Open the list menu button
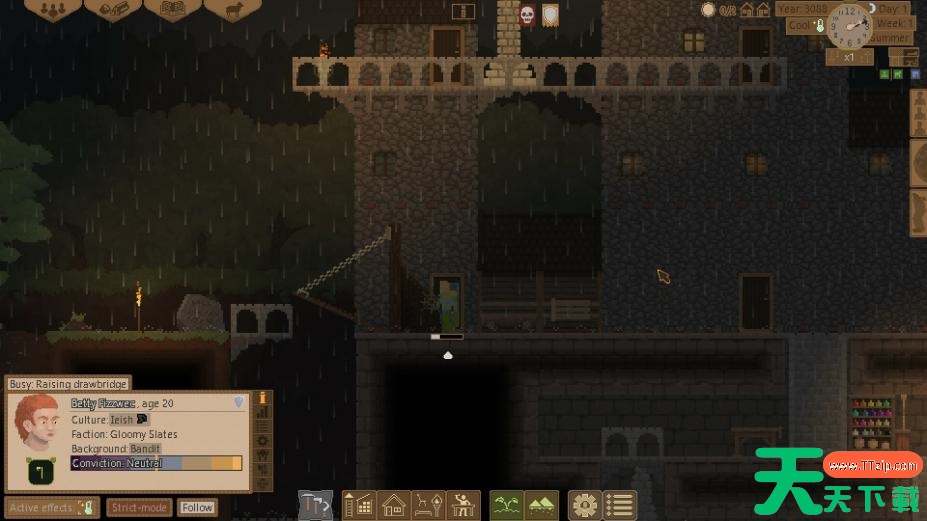 (619, 504)
